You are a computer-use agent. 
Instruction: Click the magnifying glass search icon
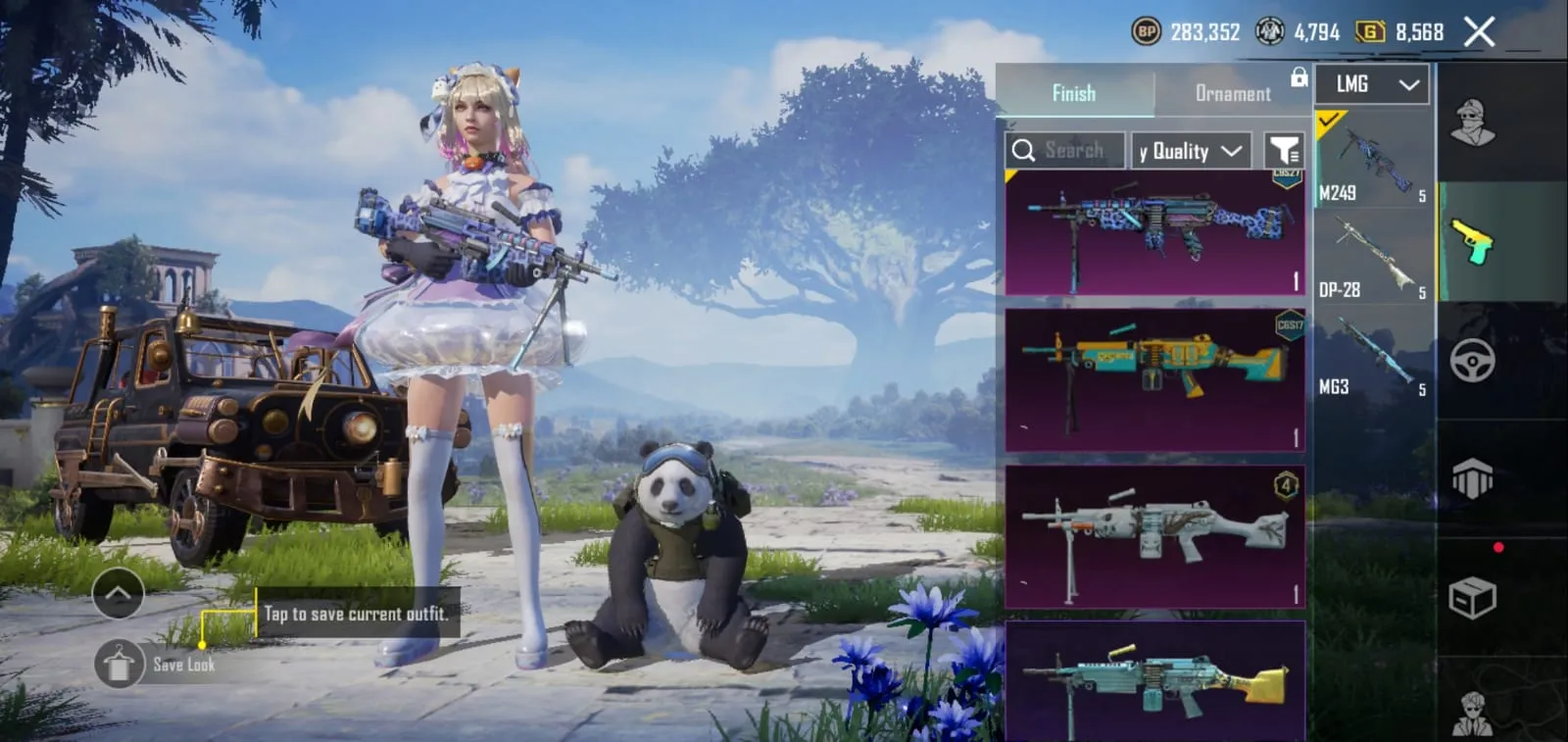[x=1025, y=150]
